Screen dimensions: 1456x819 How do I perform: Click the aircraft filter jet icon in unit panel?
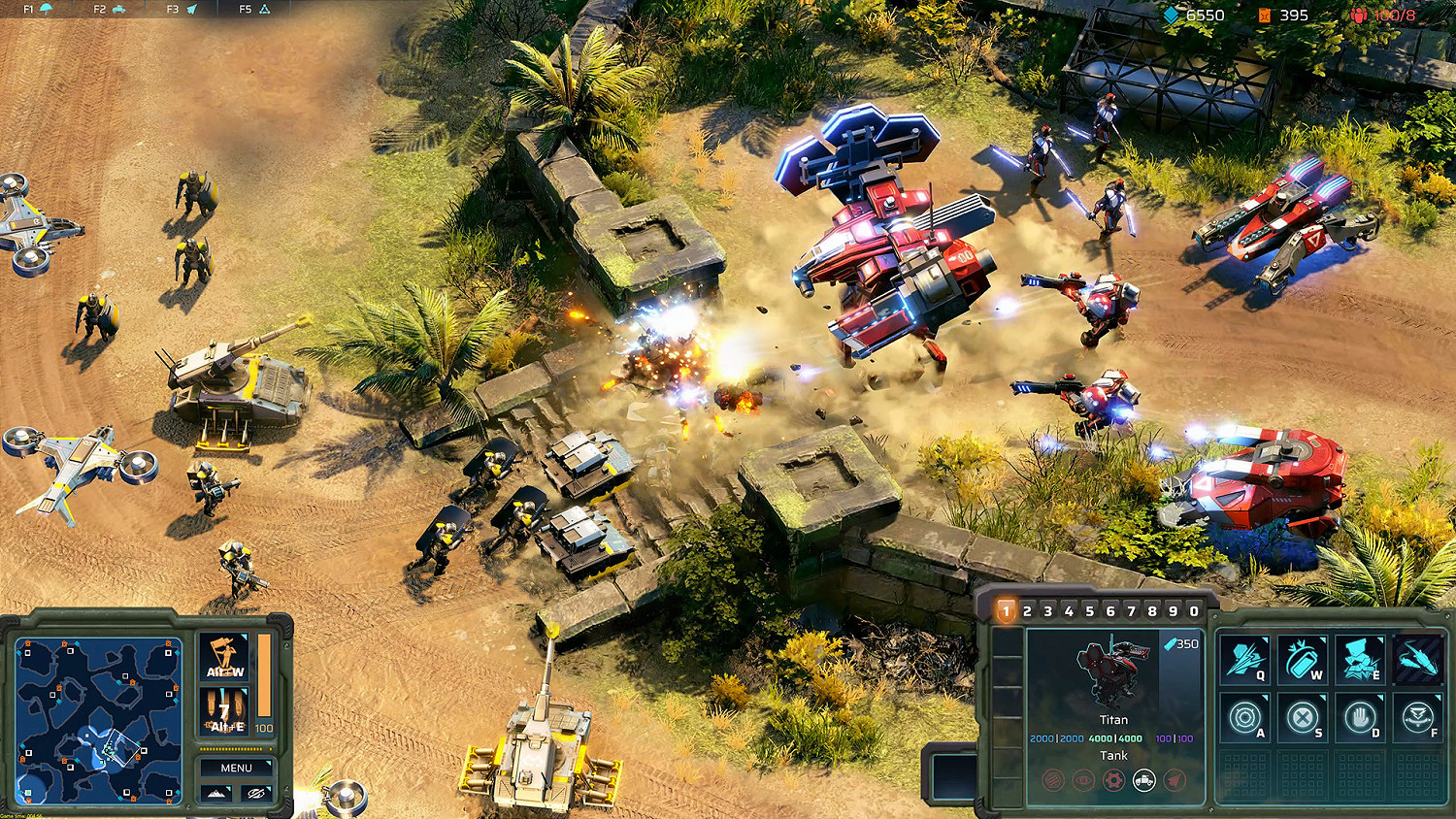pos(1173,779)
